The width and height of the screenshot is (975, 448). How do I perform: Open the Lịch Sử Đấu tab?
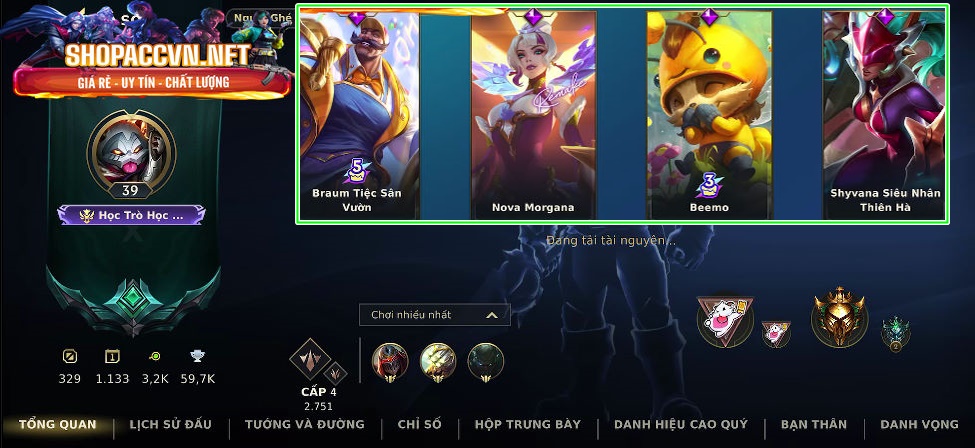click(170, 425)
